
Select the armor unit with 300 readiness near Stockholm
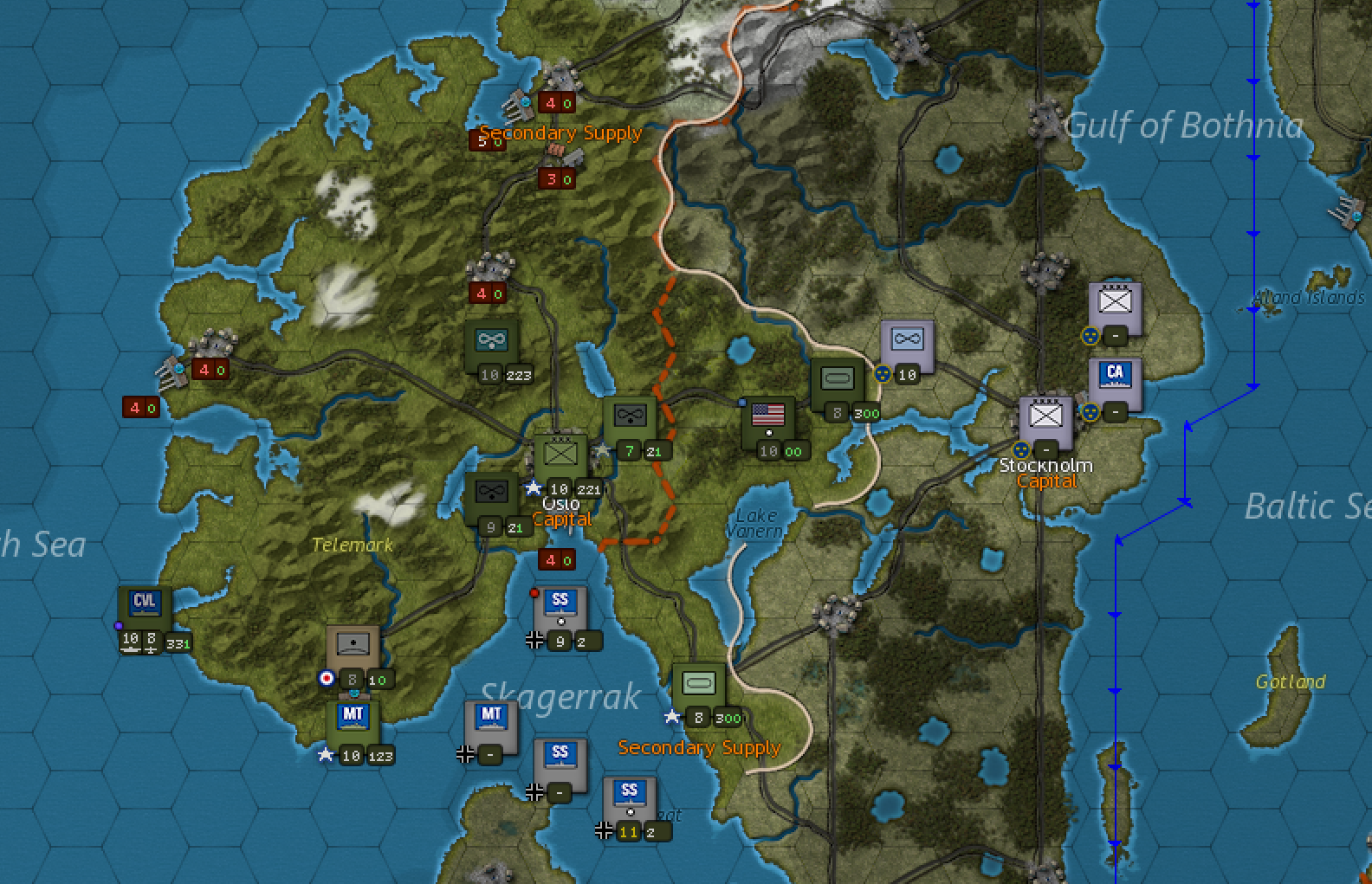836,378
